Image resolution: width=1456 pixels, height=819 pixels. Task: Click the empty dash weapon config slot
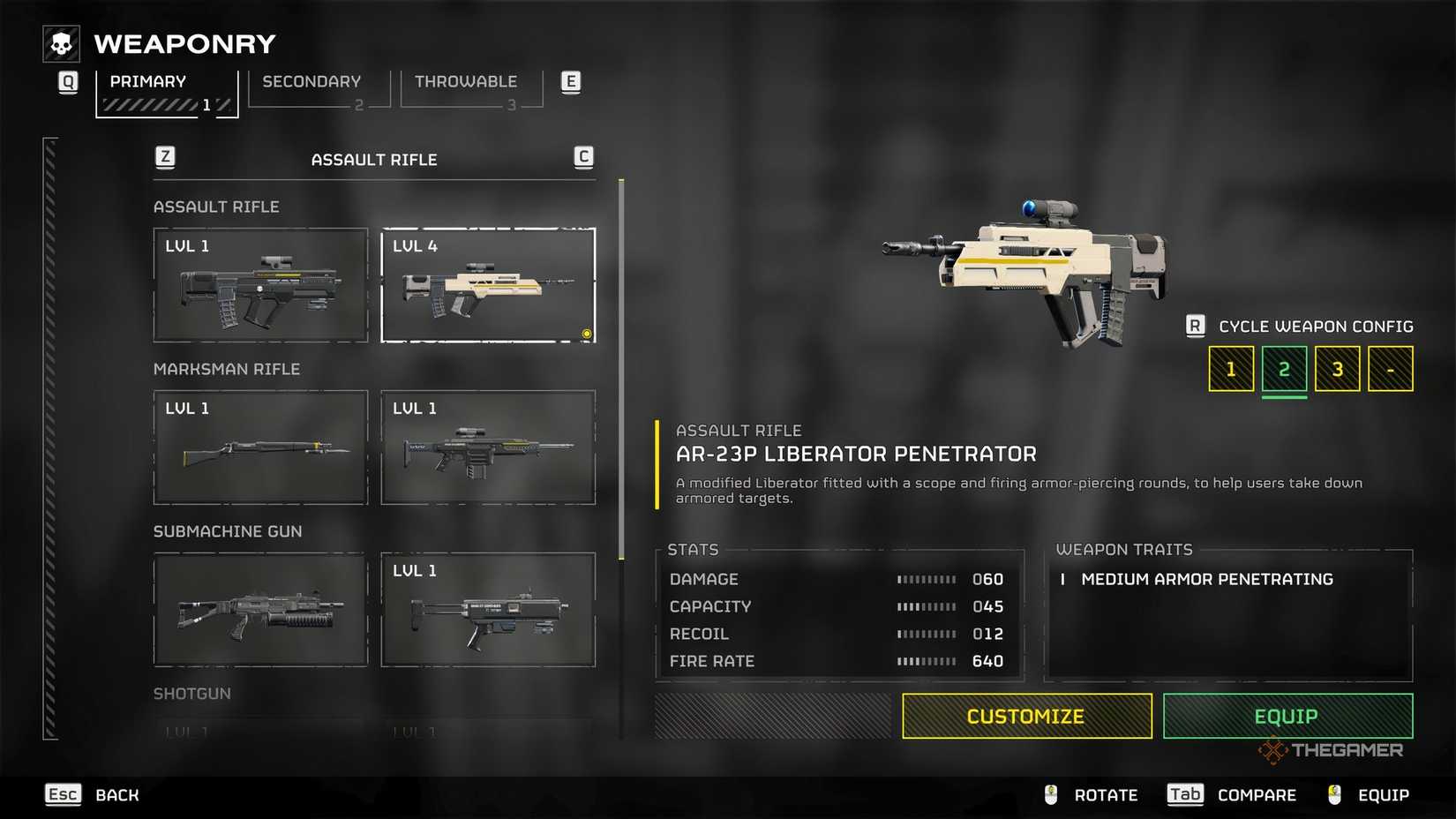point(1390,369)
